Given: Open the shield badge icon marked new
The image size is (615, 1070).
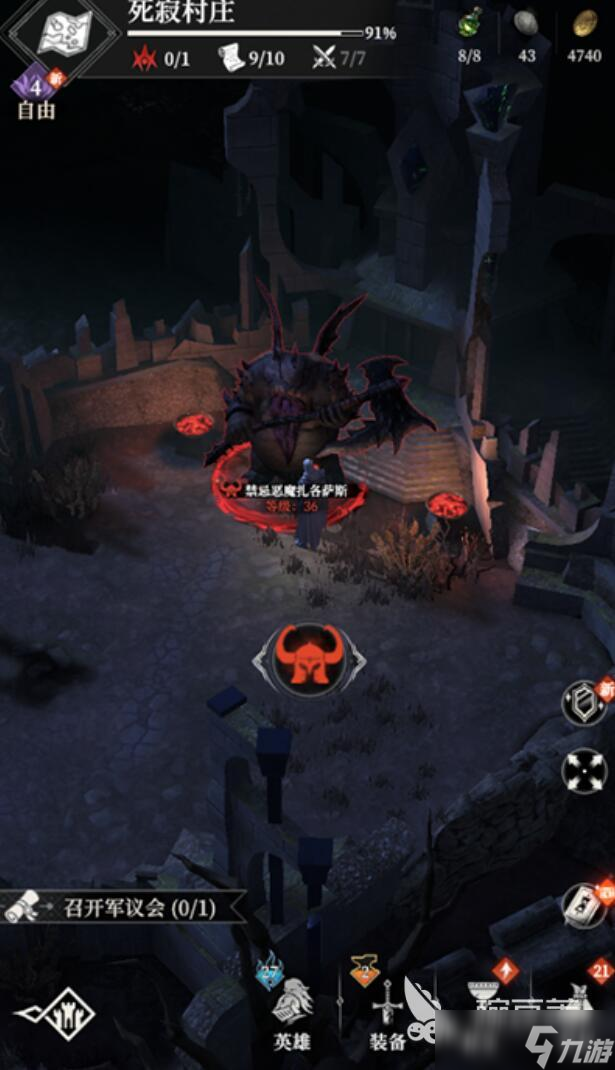Looking at the screenshot, I should pos(584,703).
